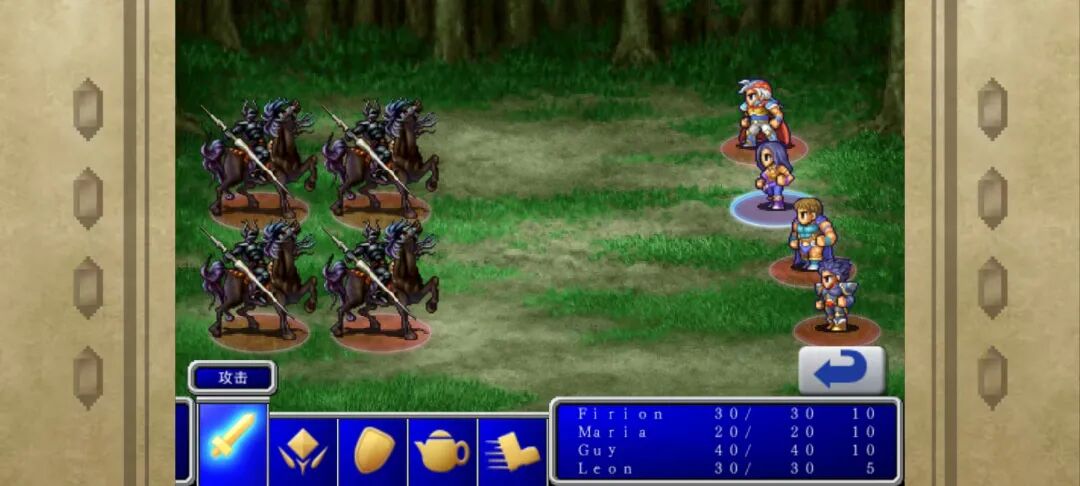Tap the blue back arrow button
This screenshot has width=1080, height=486.
[x=841, y=370]
